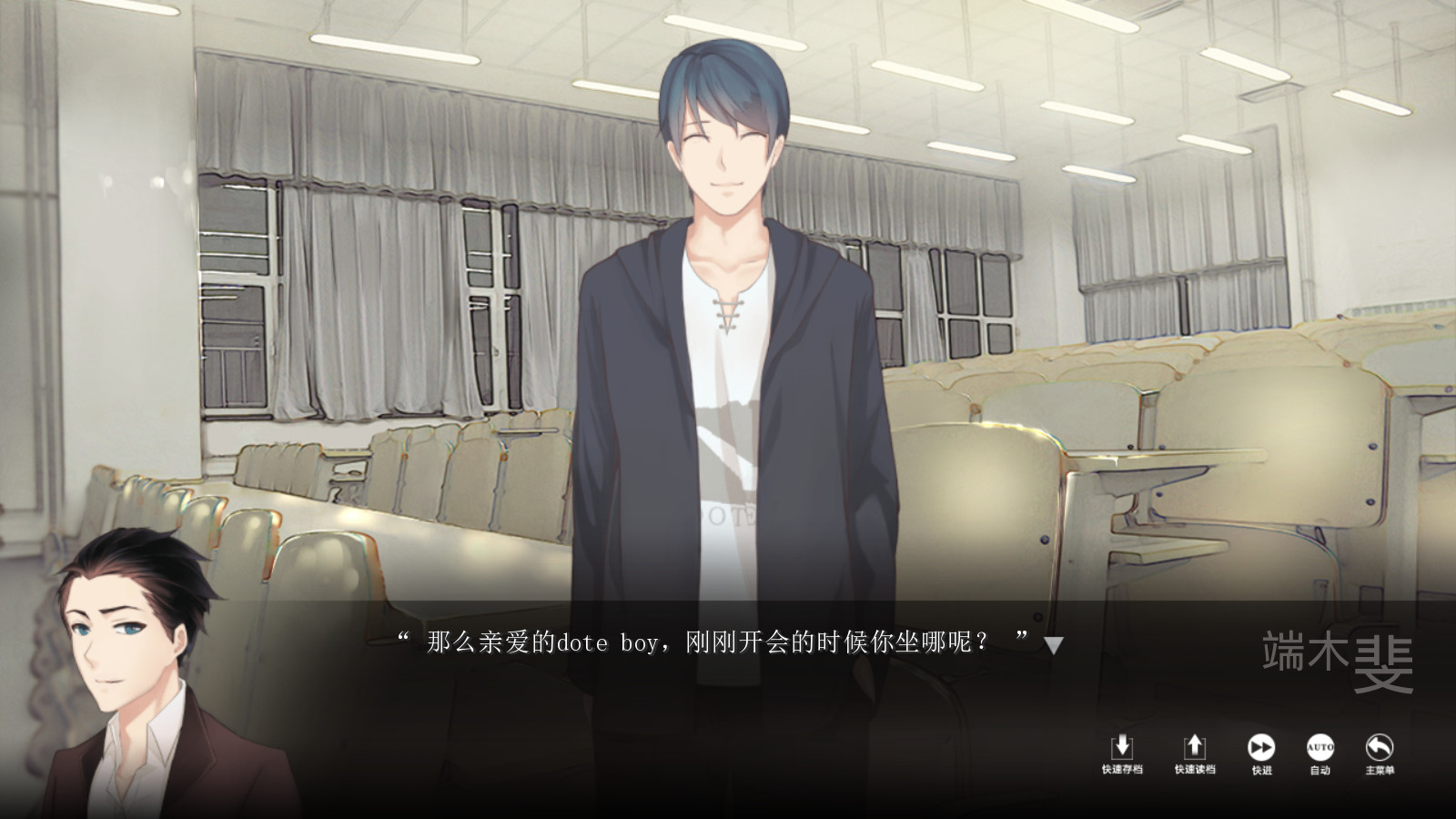The height and width of the screenshot is (819, 1456).
Task: Open the main menu via the curved-arrow icon
Action: point(1380,748)
